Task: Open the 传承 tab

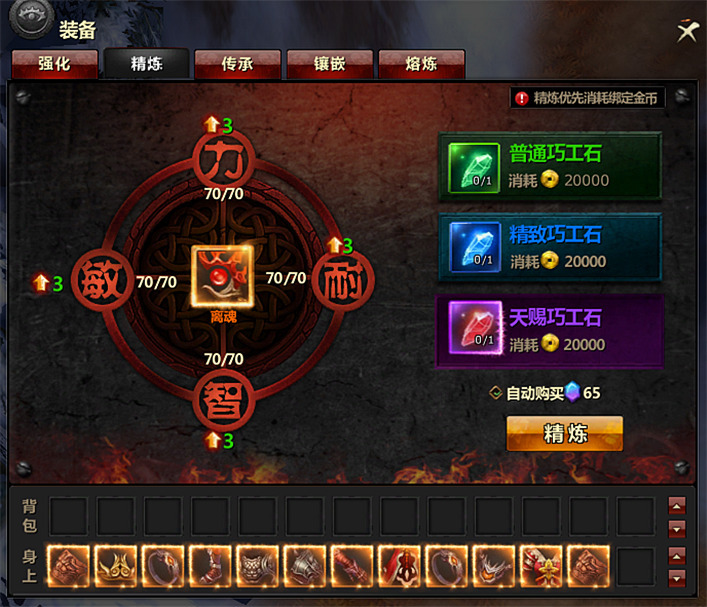Action: tap(237, 64)
